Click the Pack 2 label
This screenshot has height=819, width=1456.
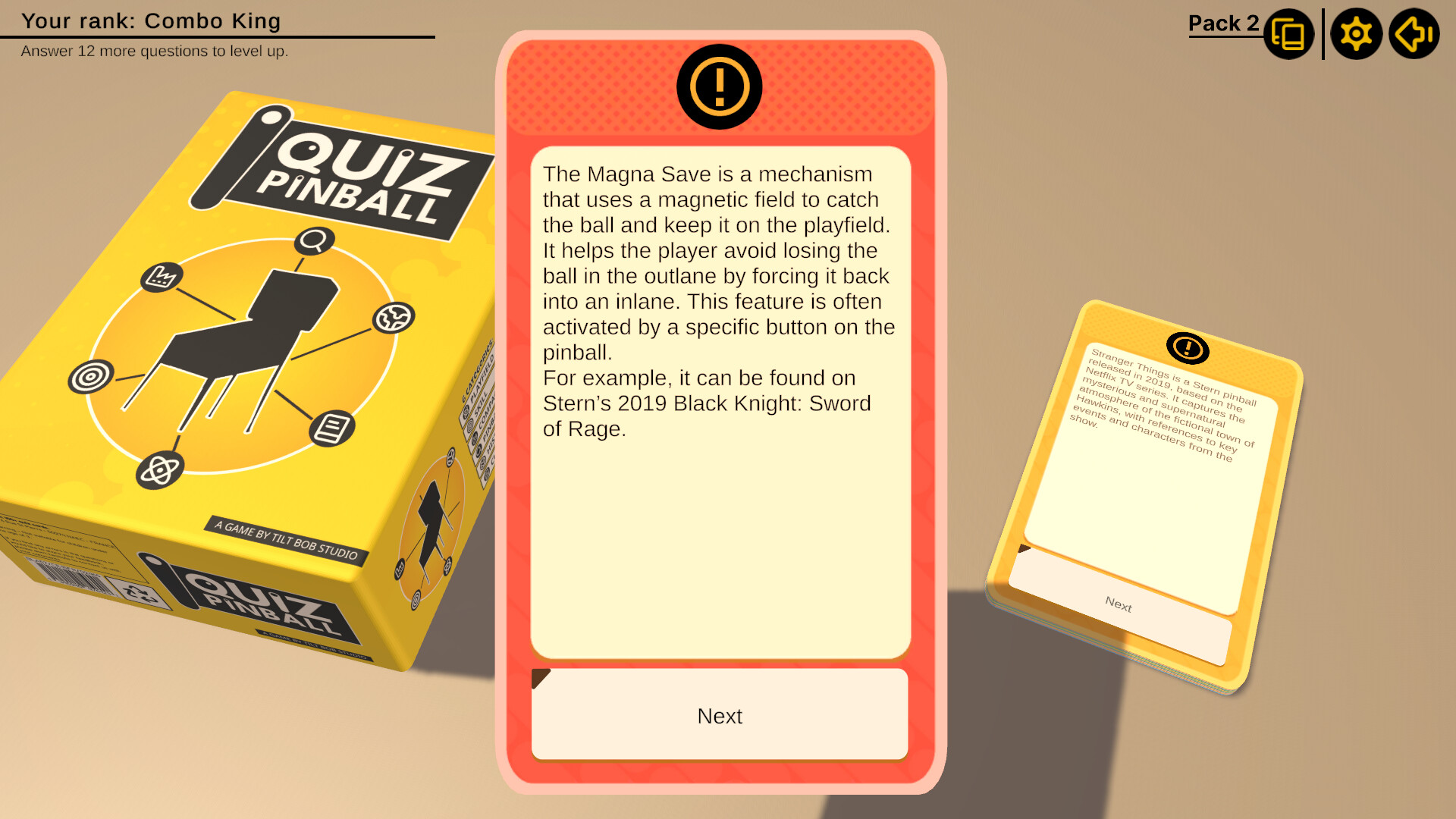point(1222,24)
